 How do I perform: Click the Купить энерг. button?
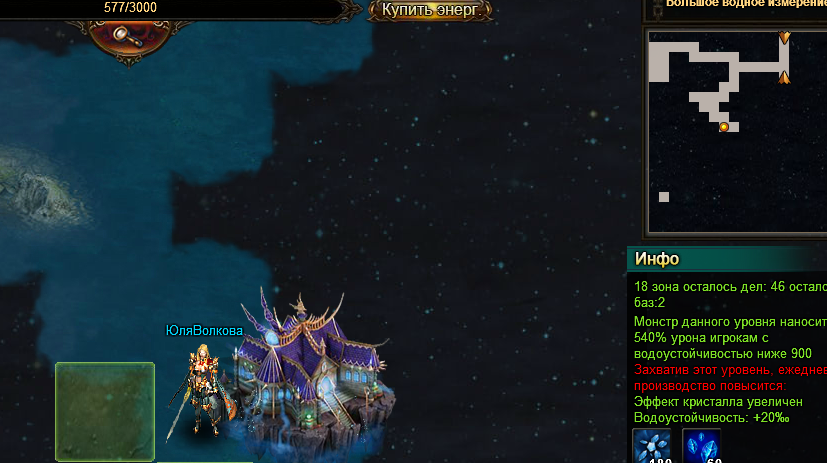(431, 10)
